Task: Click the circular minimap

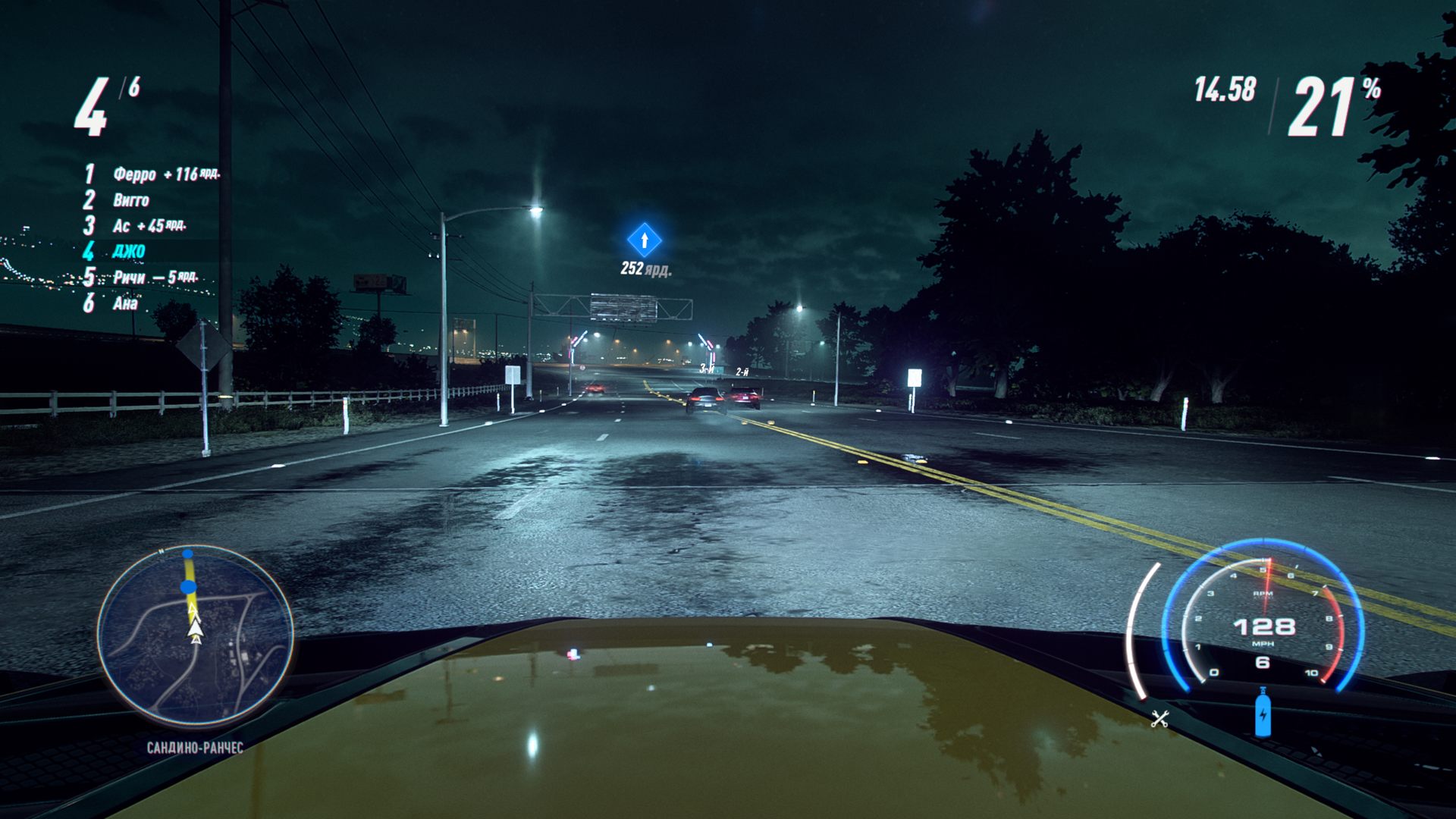Action: click(x=195, y=635)
